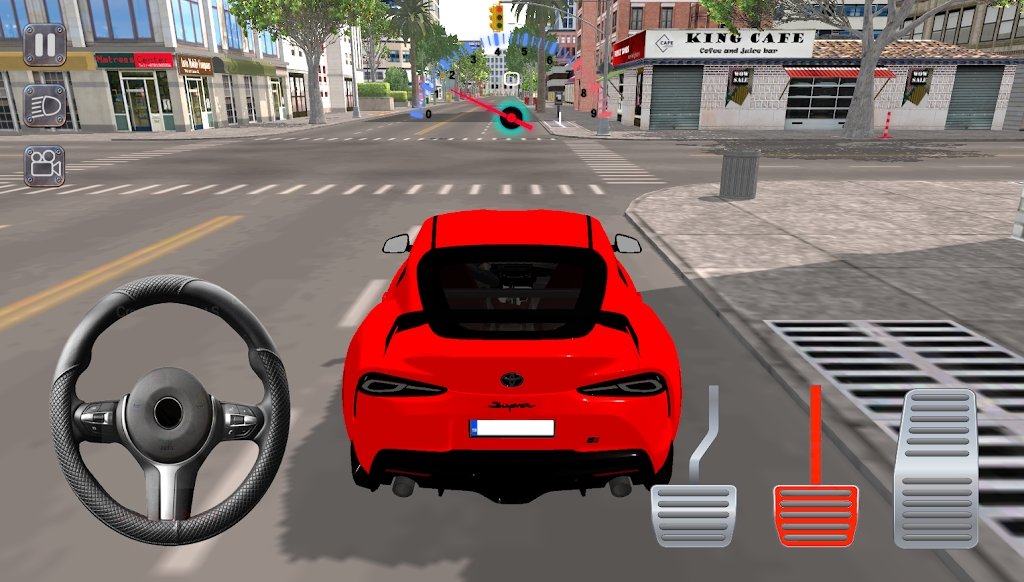Toggle the car headlights icon
The width and height of the screenshot is (1024, 582).
[44, 105]
